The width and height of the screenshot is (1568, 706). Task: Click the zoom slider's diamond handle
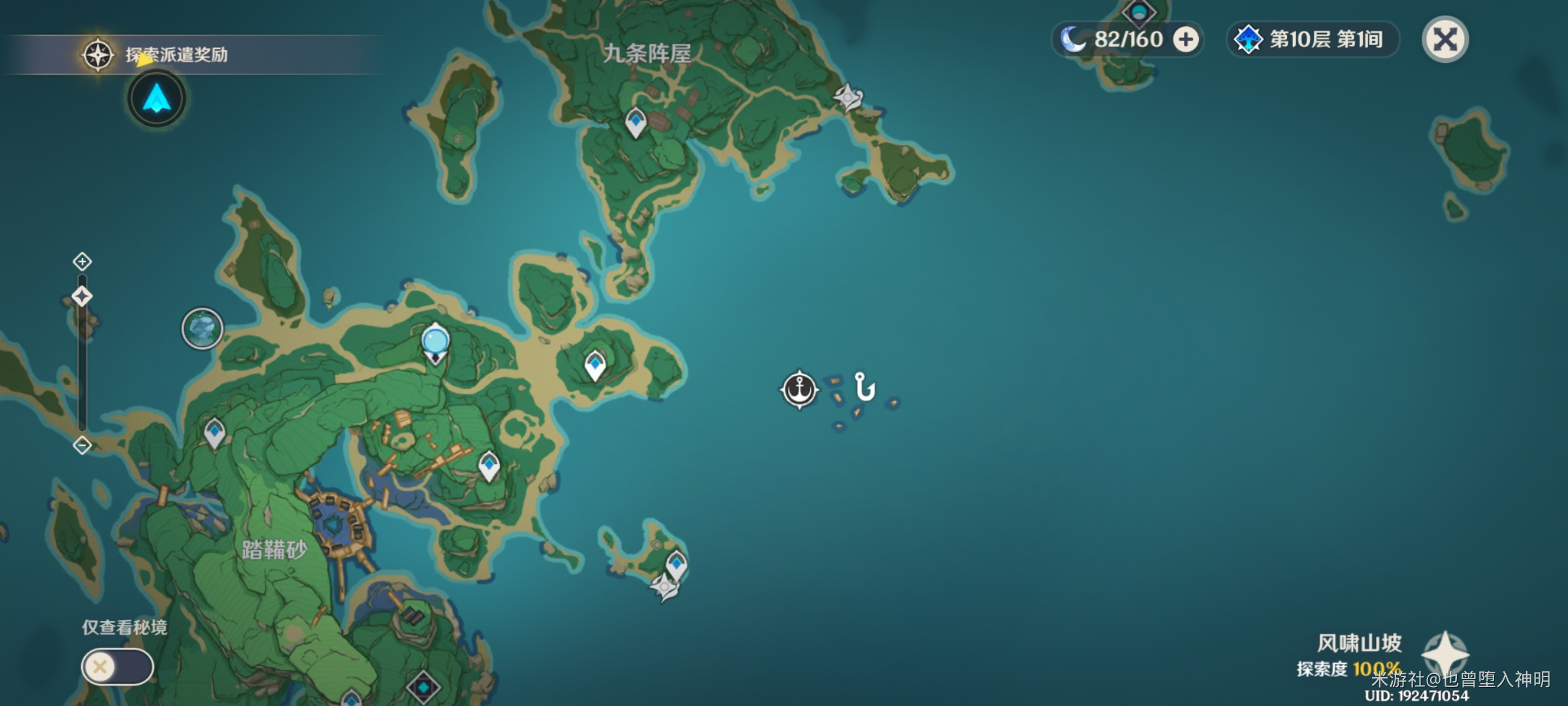82,297
